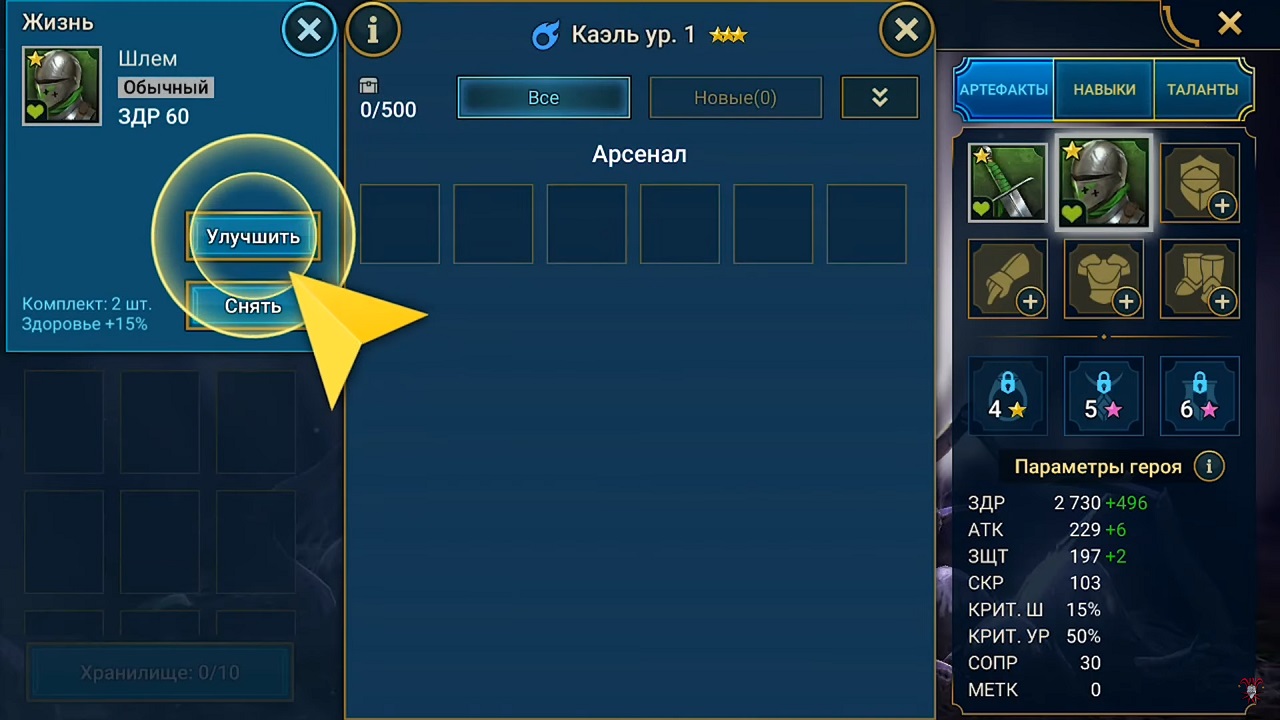Viewport: 1280px width, 720px height.
Task: Close the hero screen with top-right X
Action: click(1230, 23)
